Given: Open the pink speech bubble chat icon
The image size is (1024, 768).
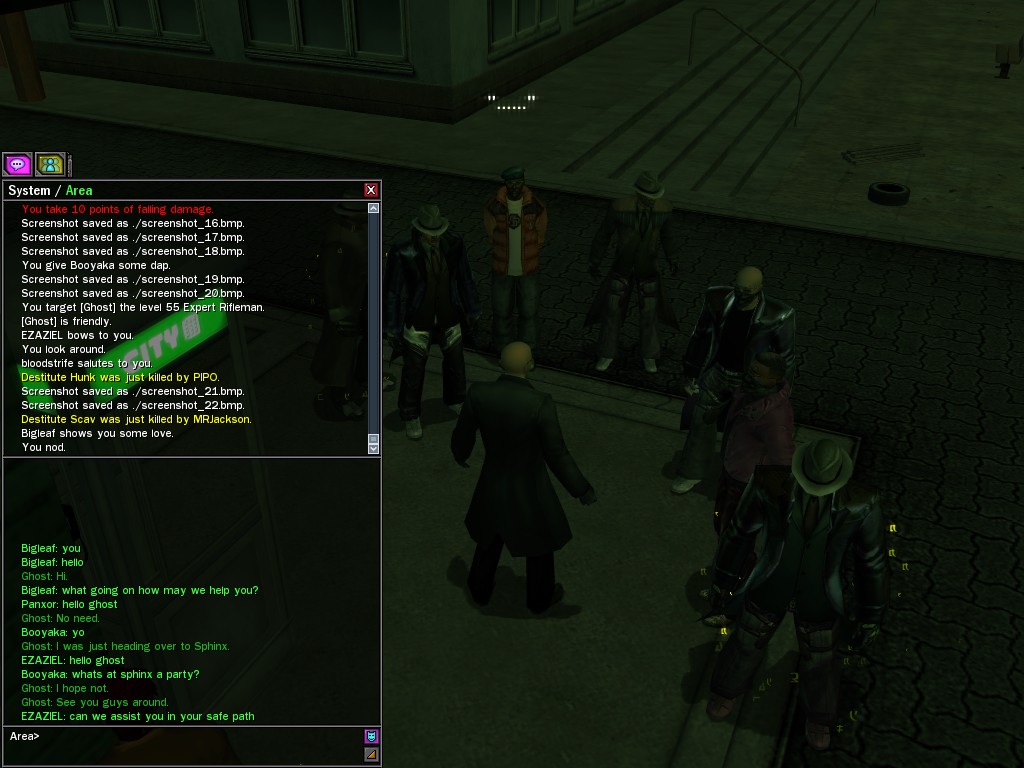Looking at the screenshot, I should pos(17,164).
